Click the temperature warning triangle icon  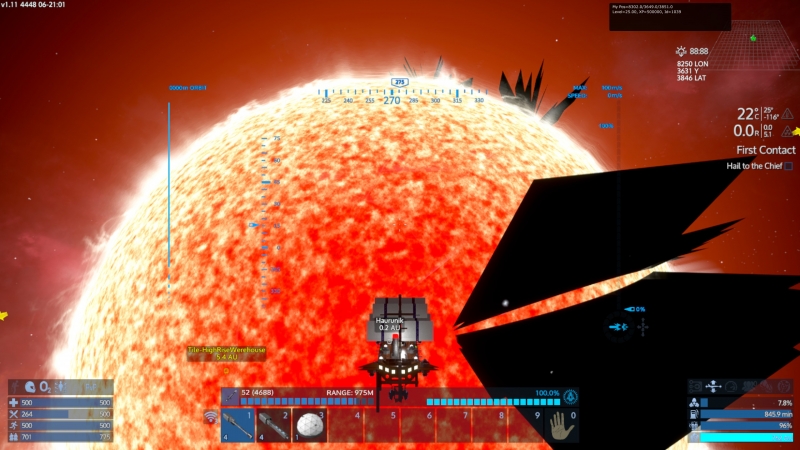click(x=788, y=114)
